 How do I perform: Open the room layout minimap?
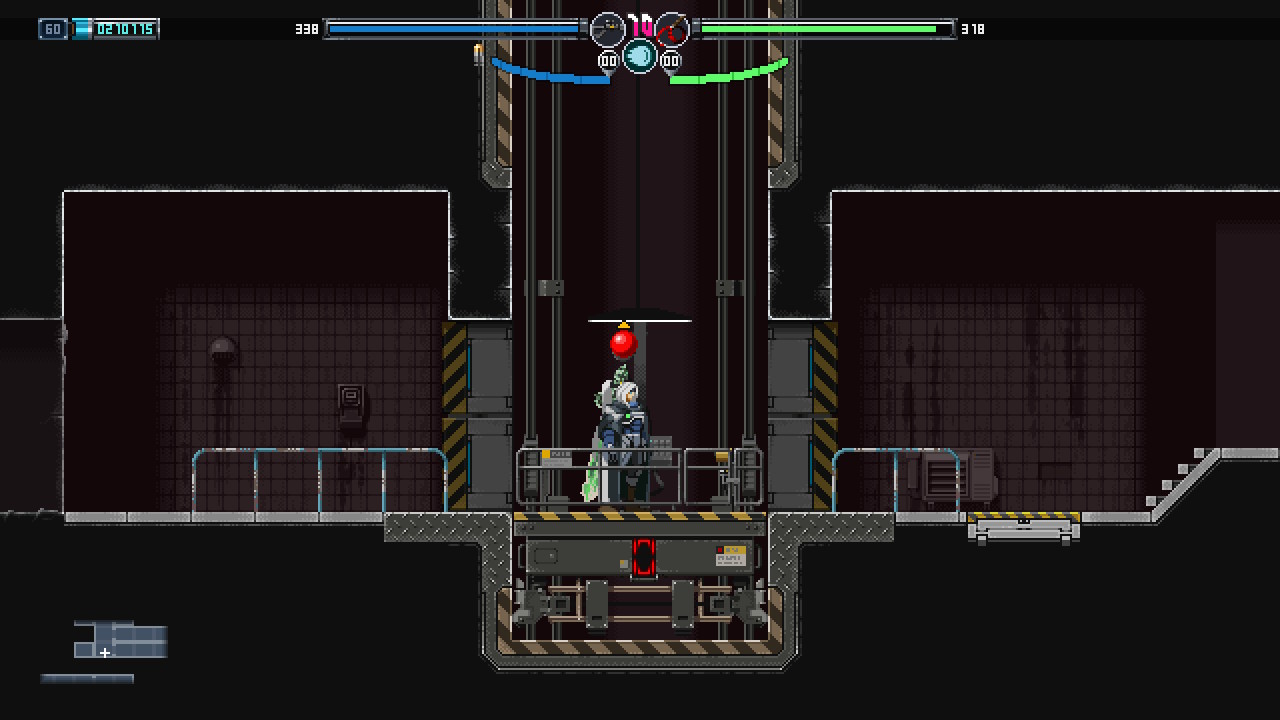(x=120, y=640)
